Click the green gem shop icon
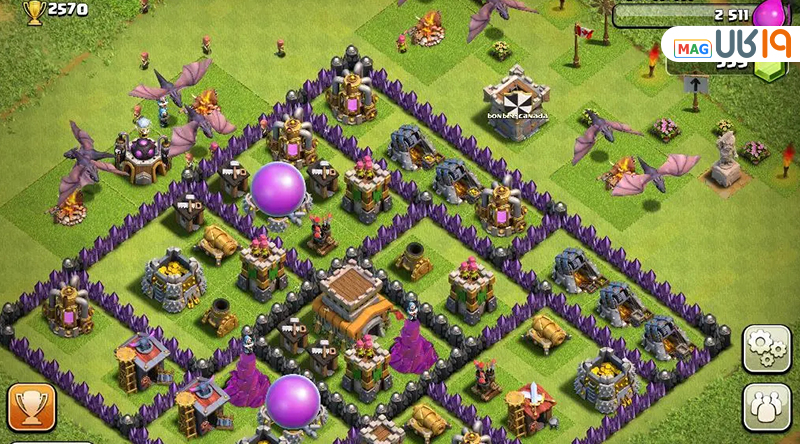800x444 pixels. 771,71
